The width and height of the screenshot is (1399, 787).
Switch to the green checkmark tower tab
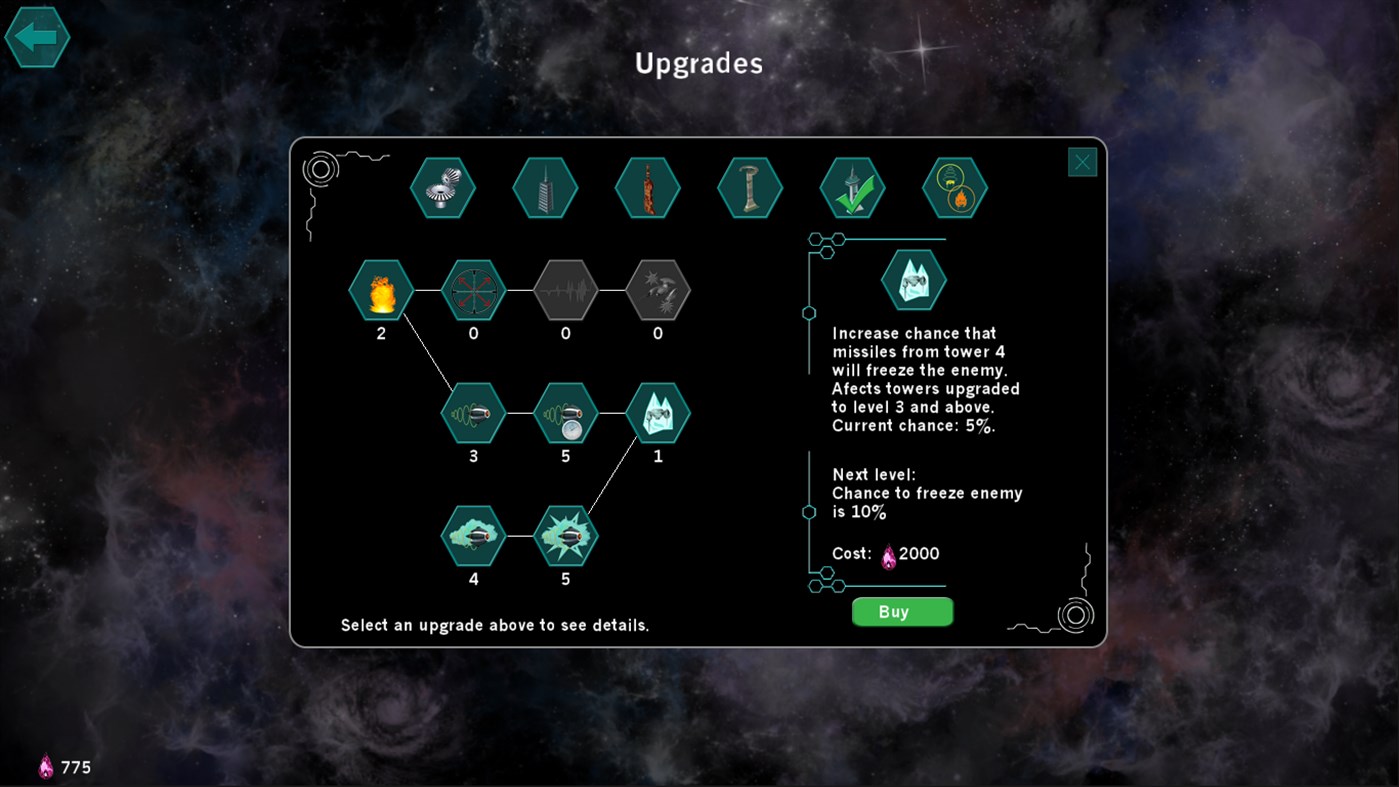[x=852, y=187]
